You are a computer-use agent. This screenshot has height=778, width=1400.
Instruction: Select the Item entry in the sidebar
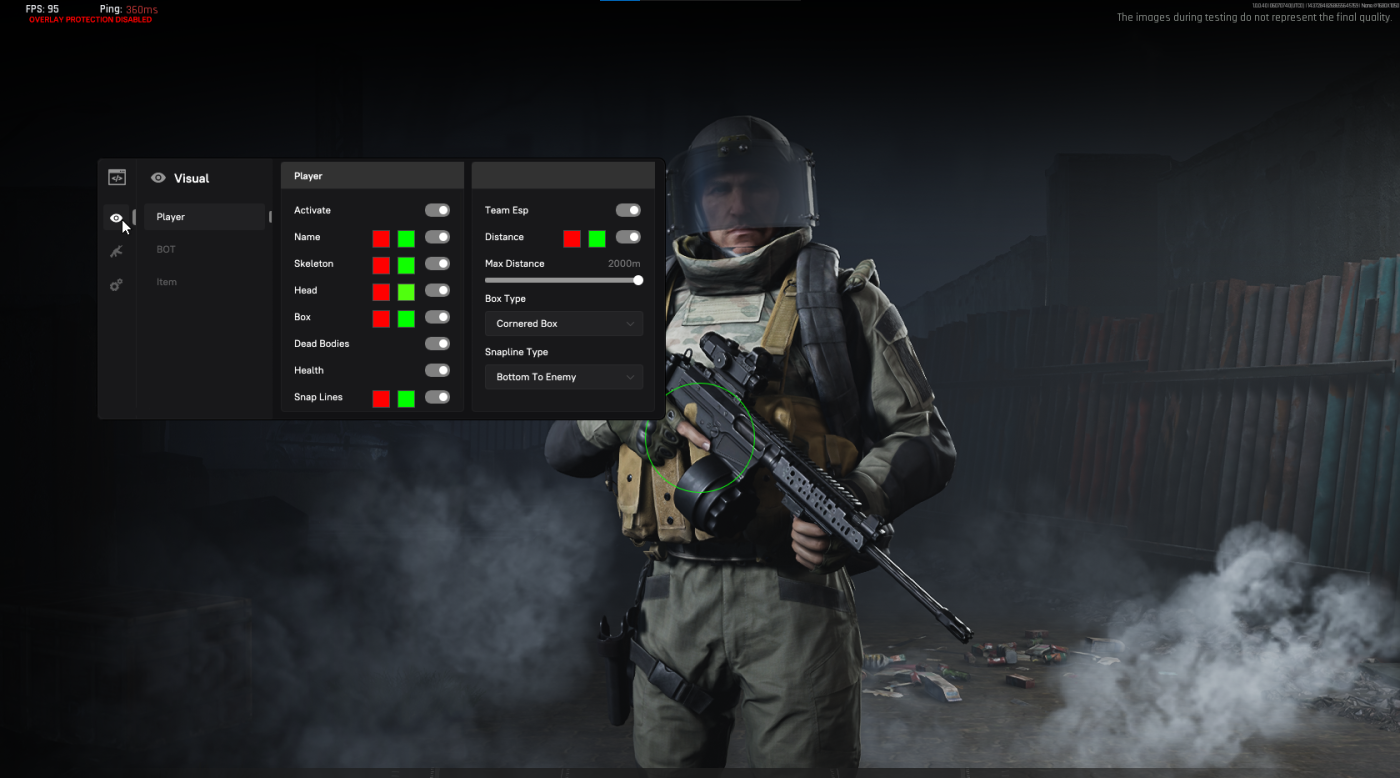pos(166,282)
